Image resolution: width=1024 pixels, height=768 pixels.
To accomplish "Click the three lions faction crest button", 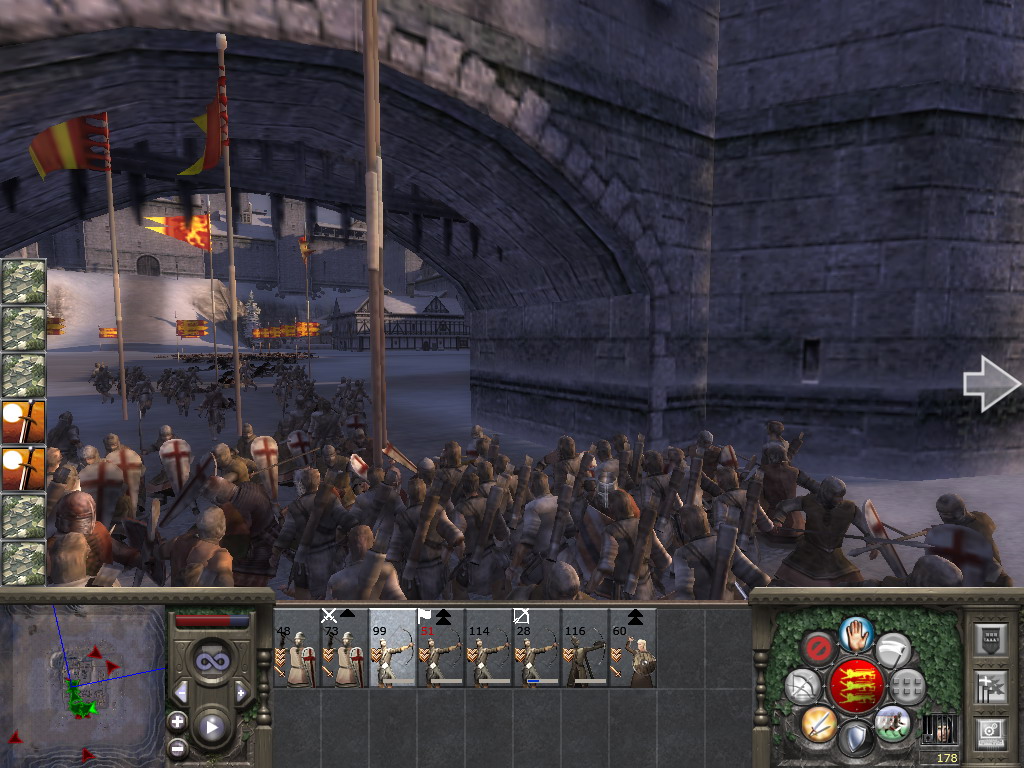I will [856, 686].
